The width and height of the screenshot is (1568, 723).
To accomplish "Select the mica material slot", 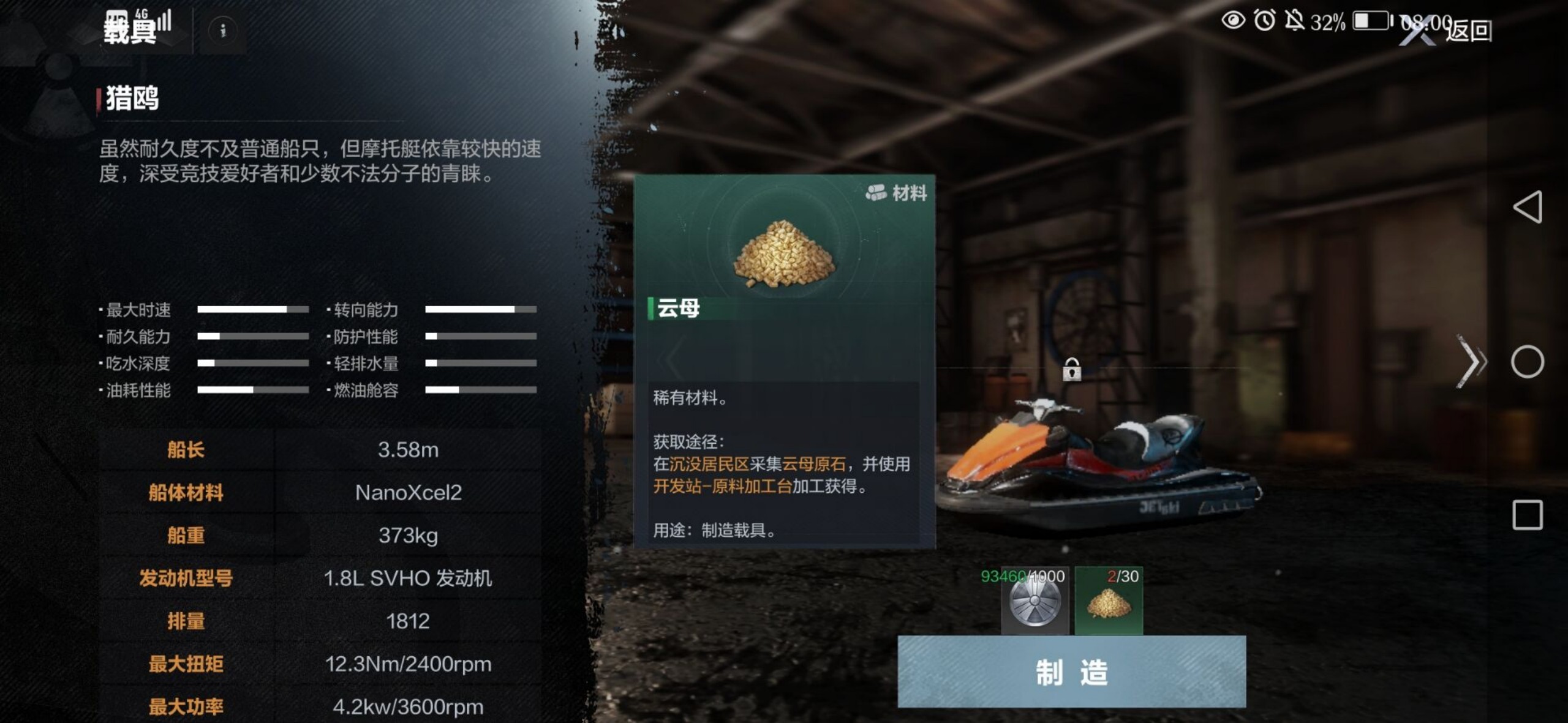I will (x=1109, y=602).
